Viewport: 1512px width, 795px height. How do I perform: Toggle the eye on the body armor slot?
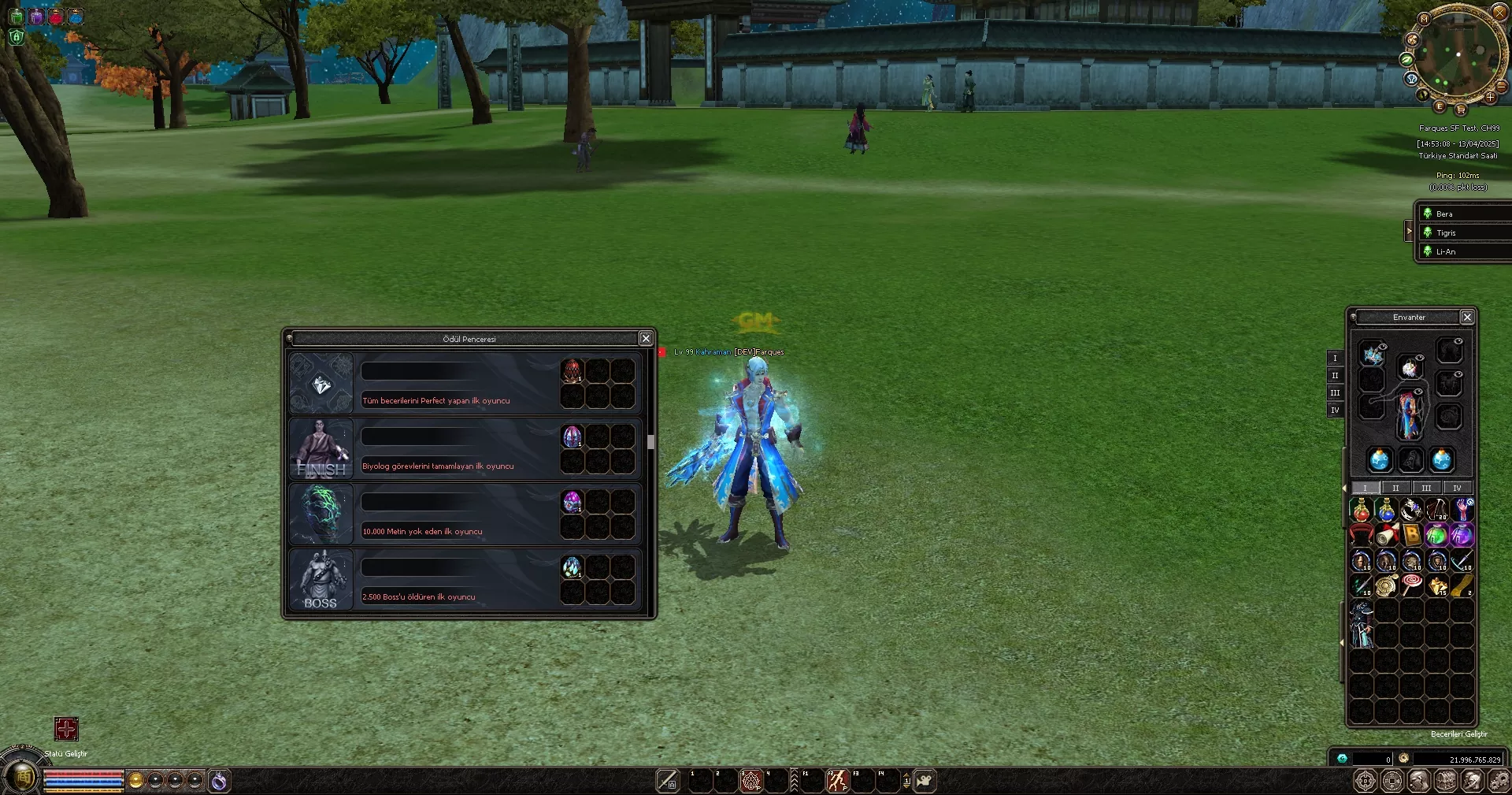pos(1417,390)
